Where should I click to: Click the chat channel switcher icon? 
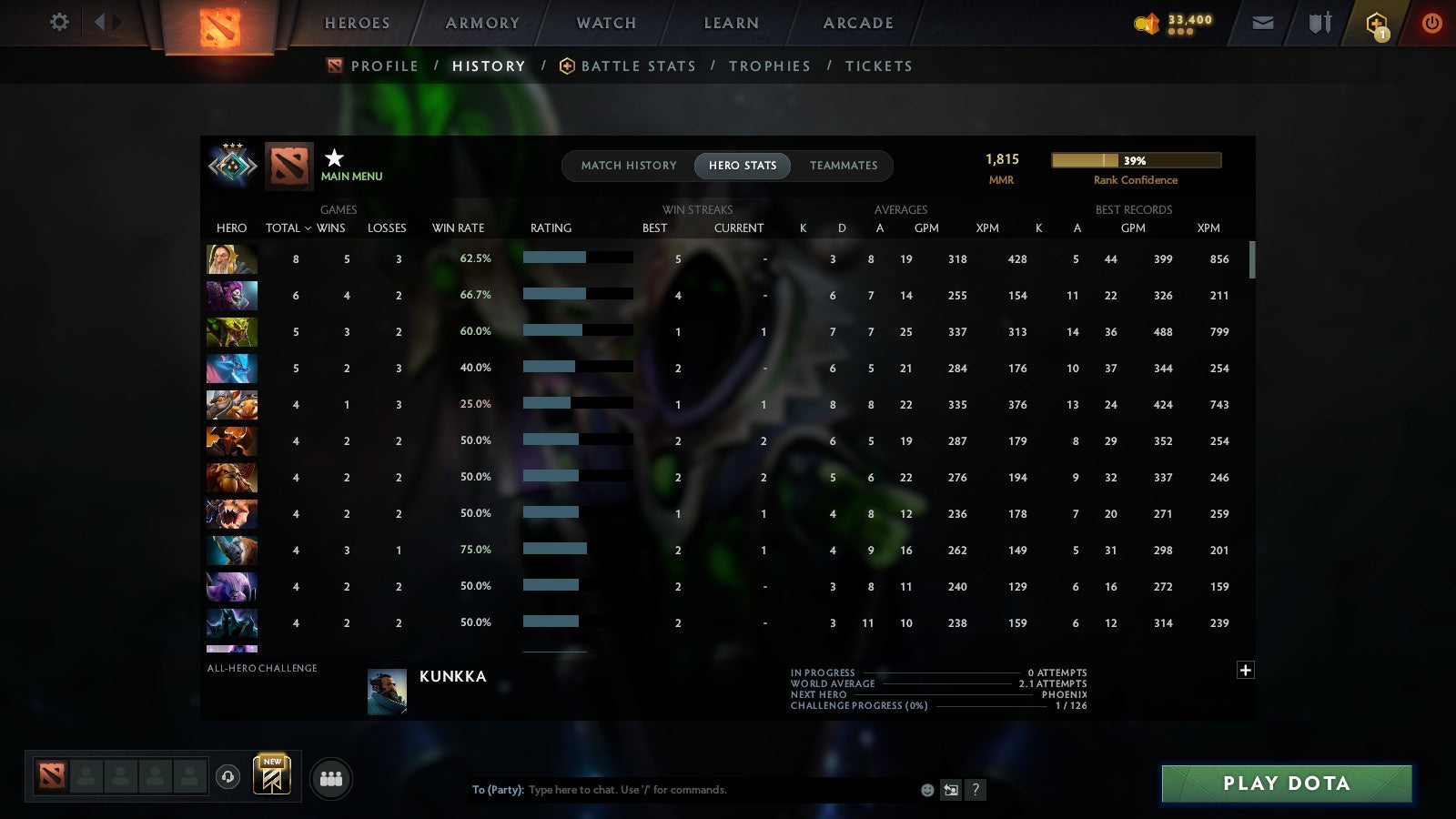point(952,790)
